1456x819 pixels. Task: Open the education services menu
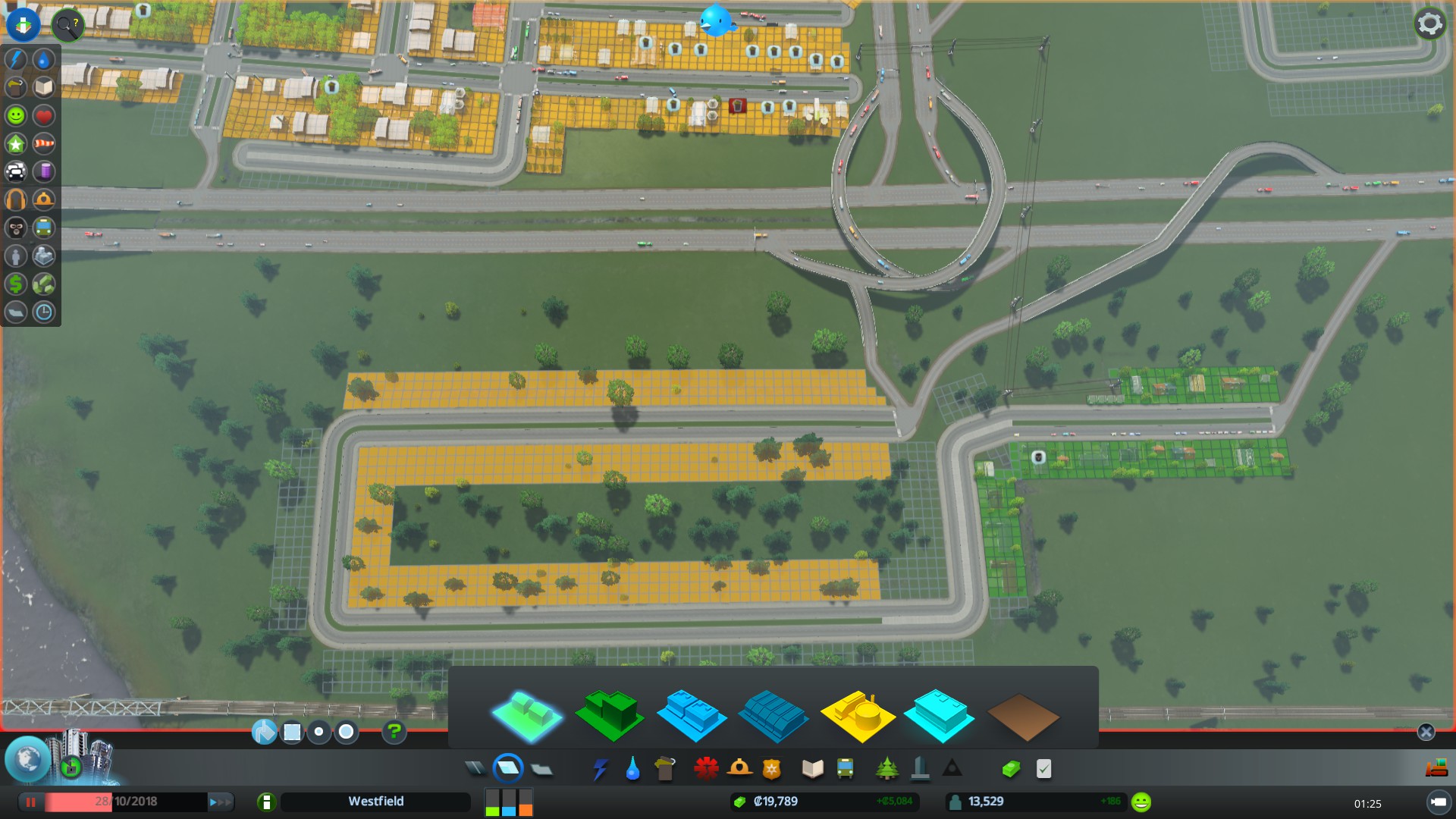coord(811,768)
